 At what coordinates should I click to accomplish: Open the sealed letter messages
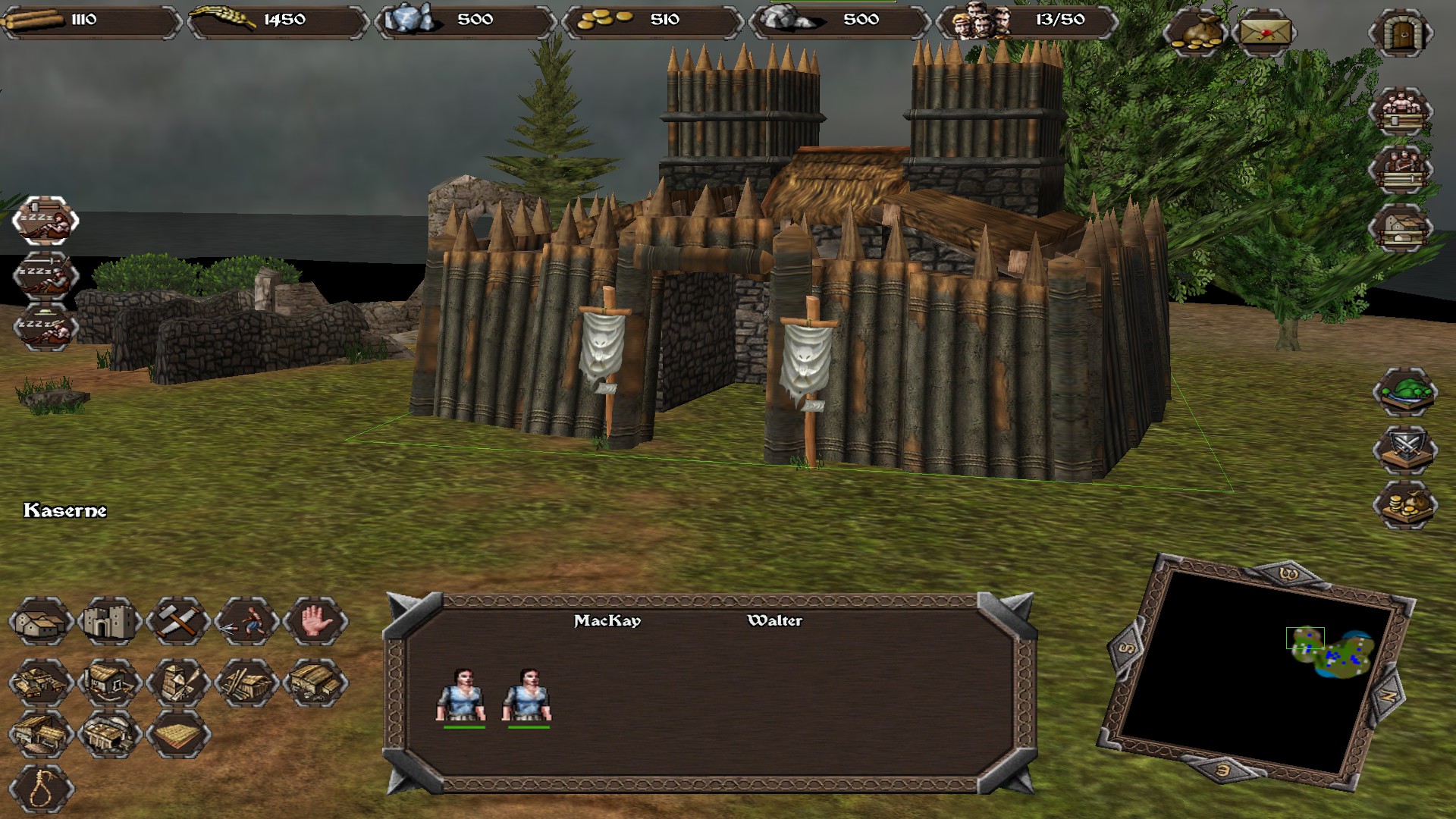[1264, 33]
